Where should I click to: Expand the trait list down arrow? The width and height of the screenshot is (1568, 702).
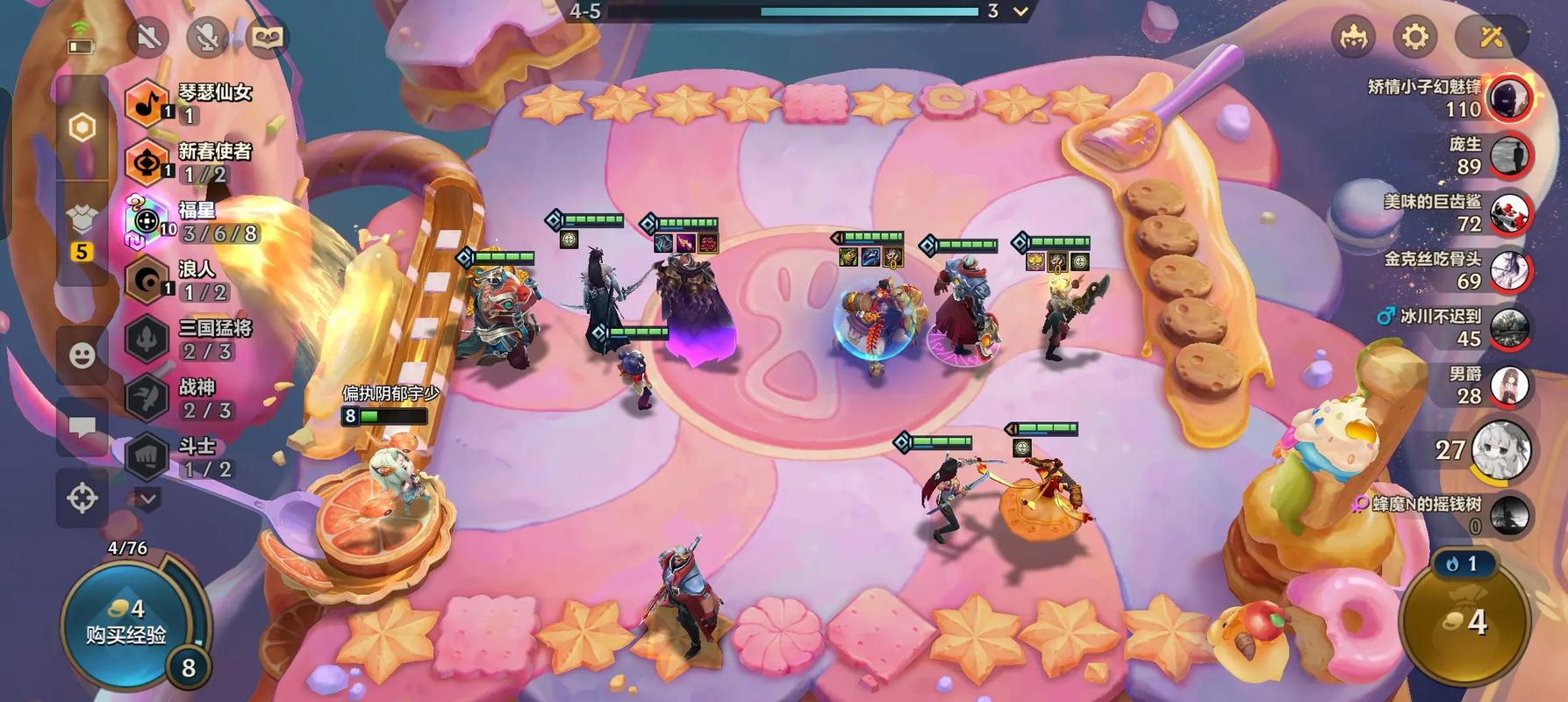coord(147,499)
